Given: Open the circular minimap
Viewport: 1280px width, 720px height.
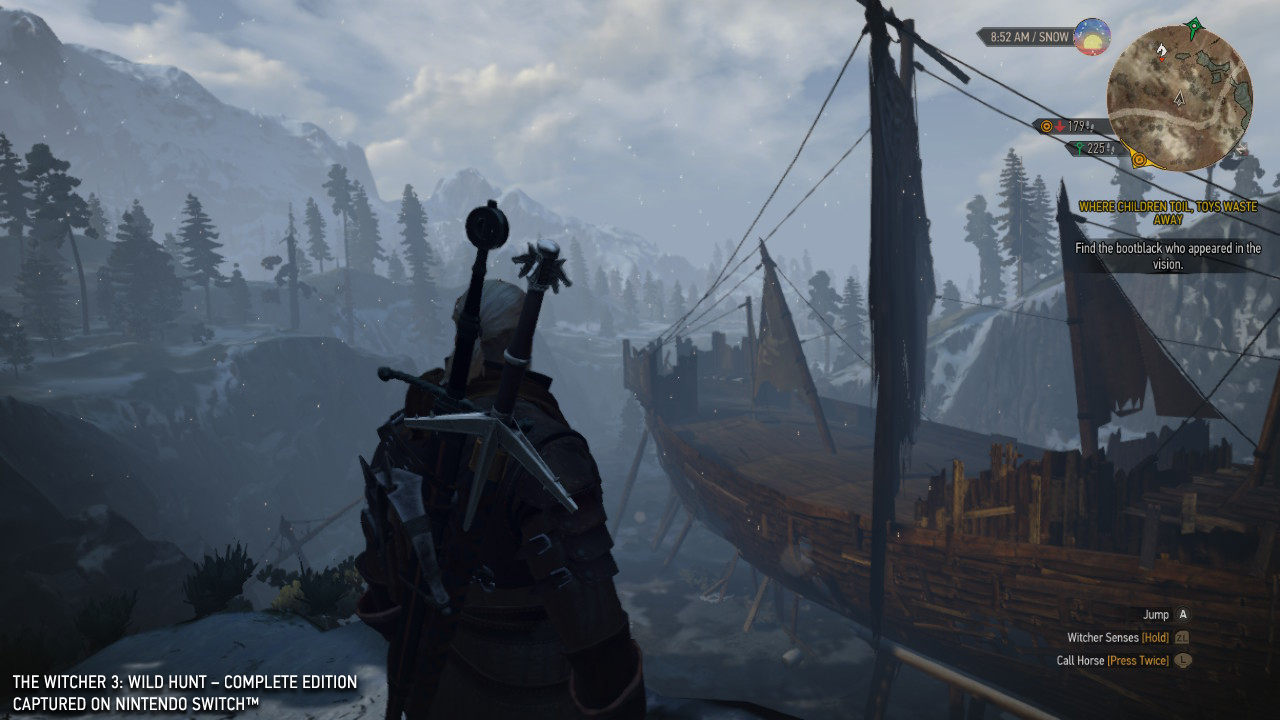Looking at the screenshot, I should click(1179, 98).
